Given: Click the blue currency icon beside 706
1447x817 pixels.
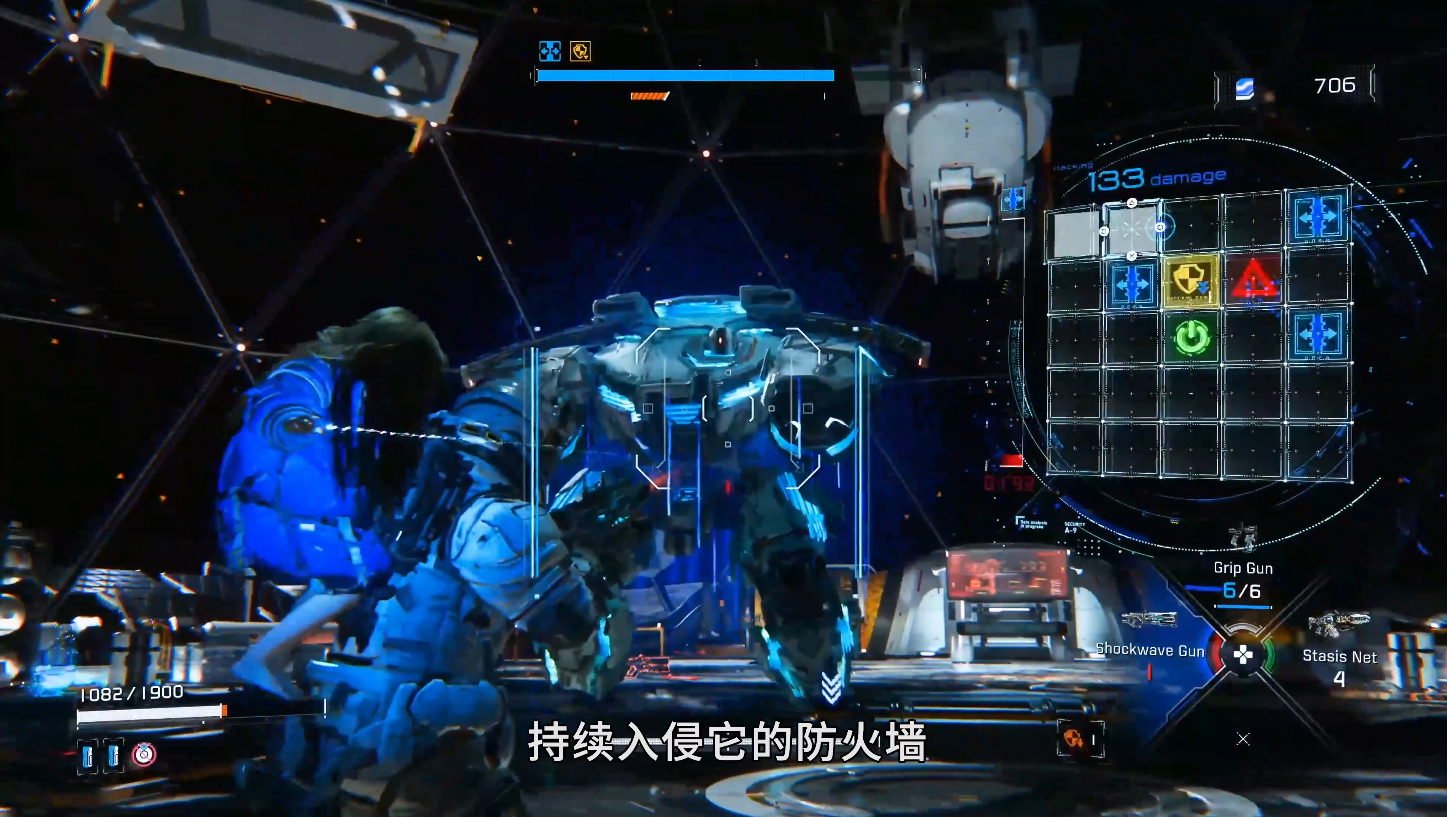Looking at the screenshot, I should coord(1244,88).
